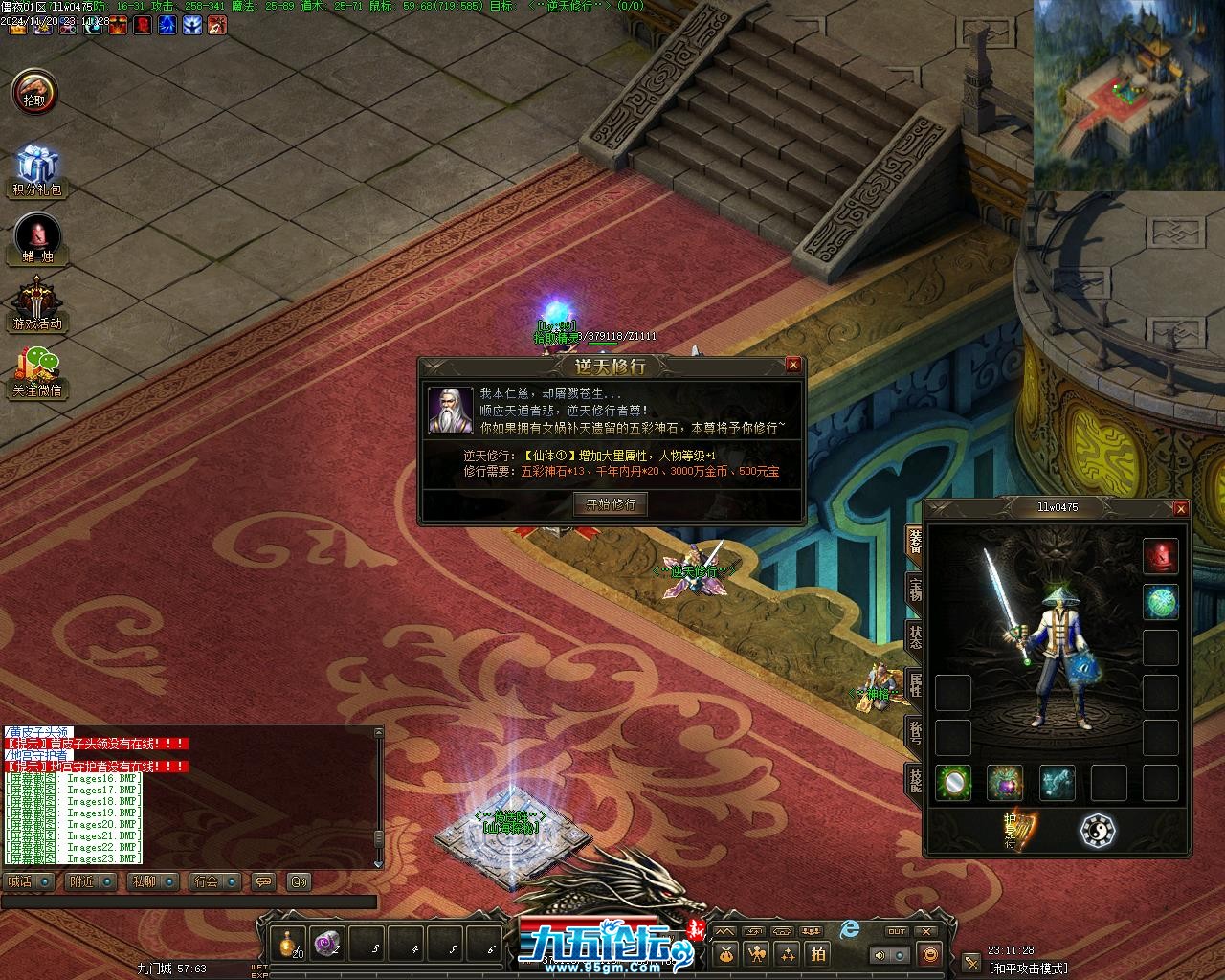
Task: Open the minimap
Action: coord(1128,95)
